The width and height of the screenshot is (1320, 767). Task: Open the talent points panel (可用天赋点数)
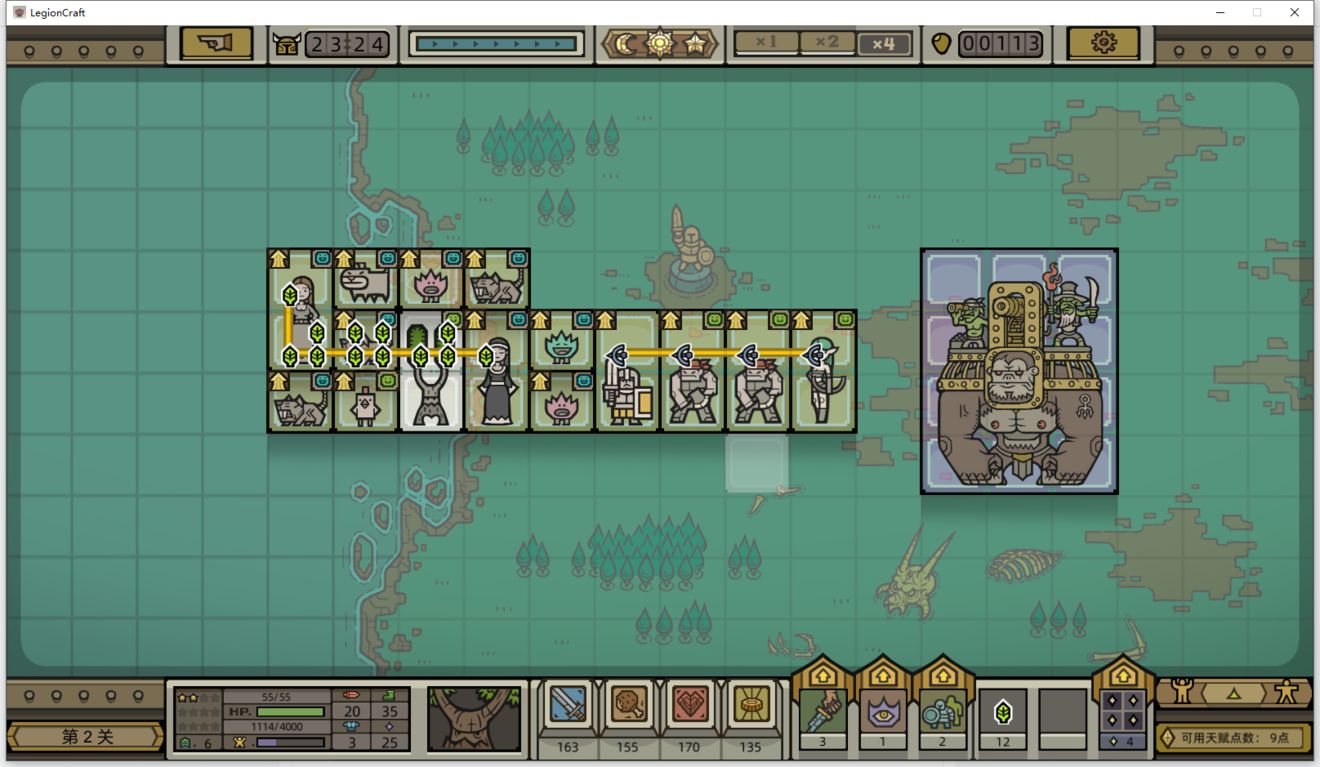click(x=1234, y=738)
